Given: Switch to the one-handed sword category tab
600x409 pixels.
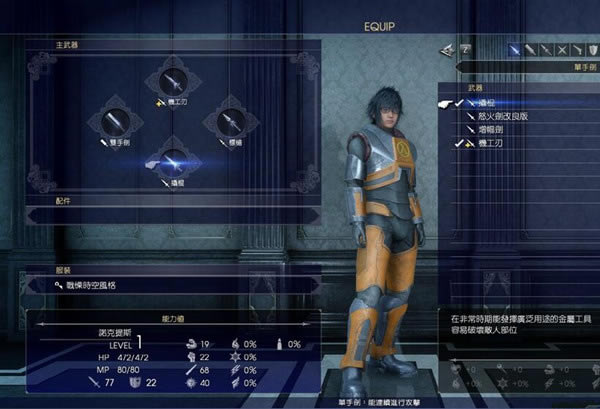Looking at the screenshot, I should 514,48.
